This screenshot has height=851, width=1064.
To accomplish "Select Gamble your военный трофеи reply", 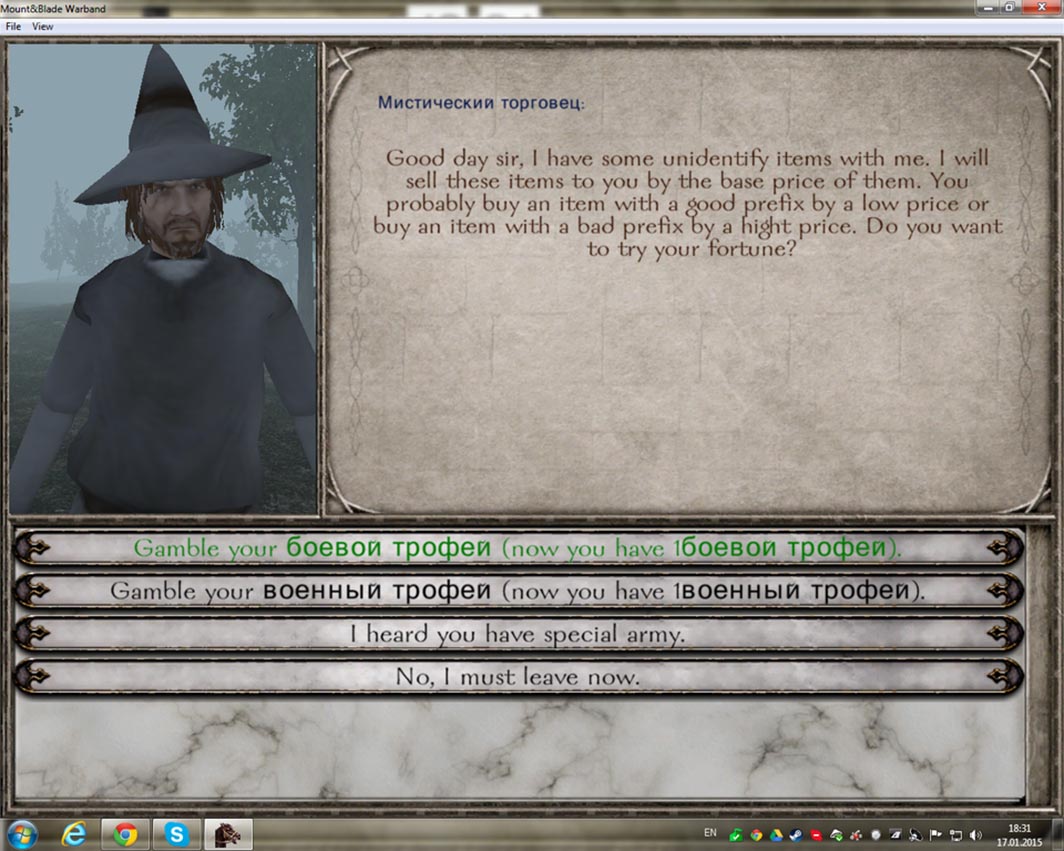I will pos(518,591).
